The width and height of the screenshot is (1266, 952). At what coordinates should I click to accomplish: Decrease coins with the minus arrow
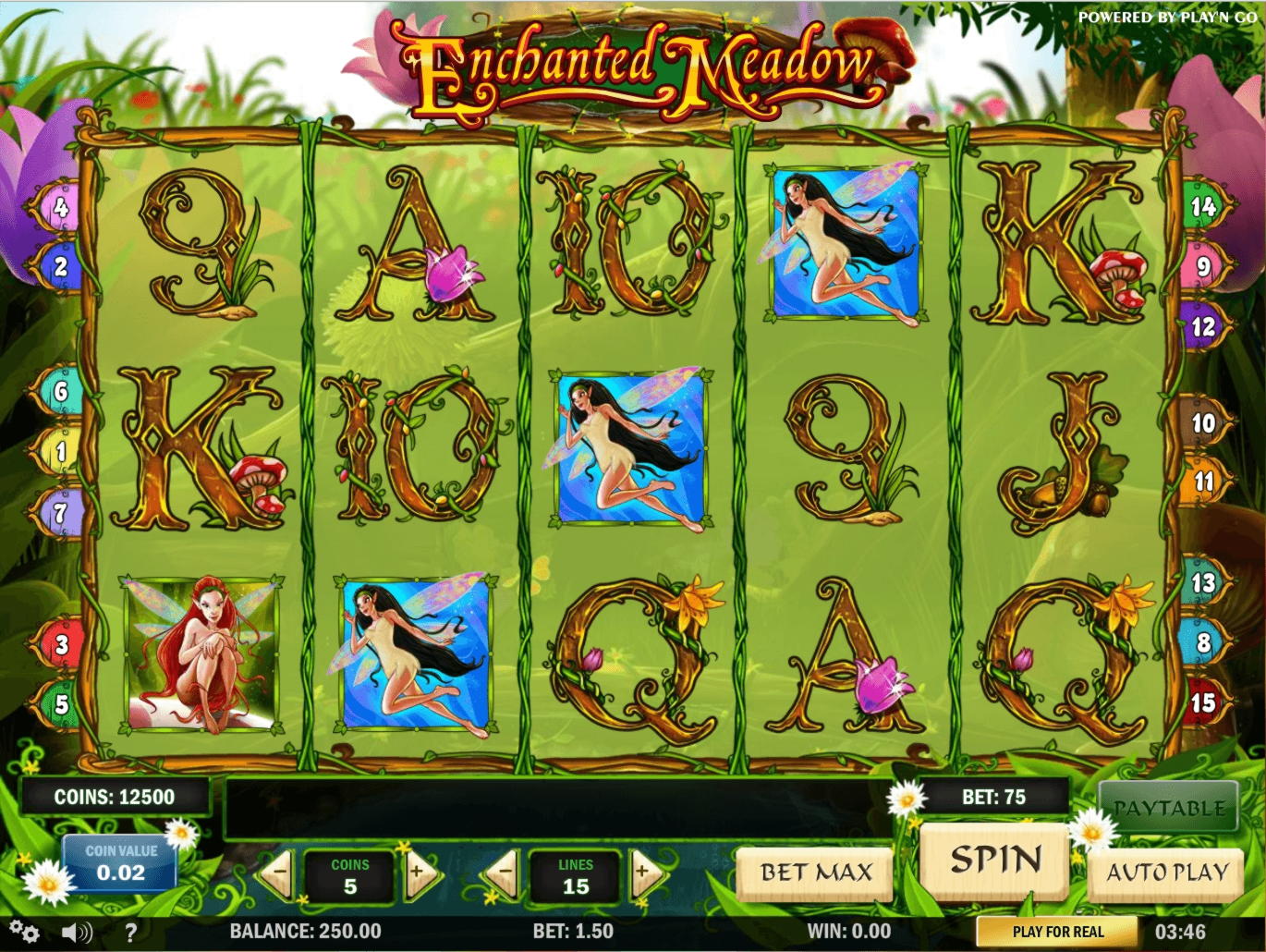[280, 873]
